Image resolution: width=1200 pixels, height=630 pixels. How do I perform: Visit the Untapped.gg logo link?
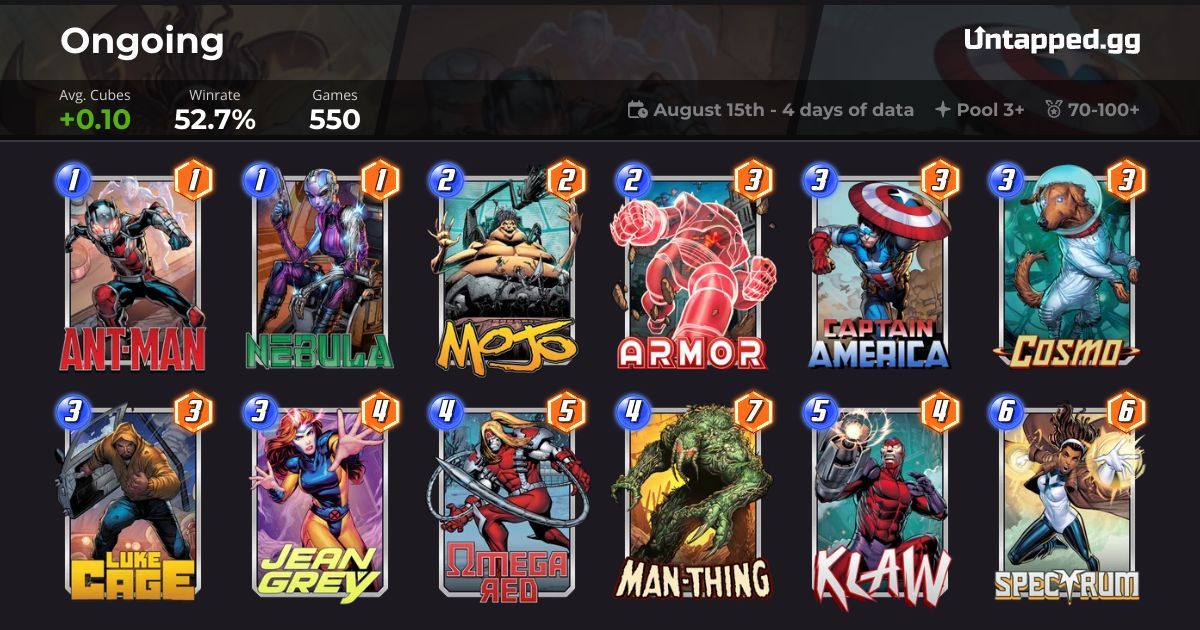1052,40
